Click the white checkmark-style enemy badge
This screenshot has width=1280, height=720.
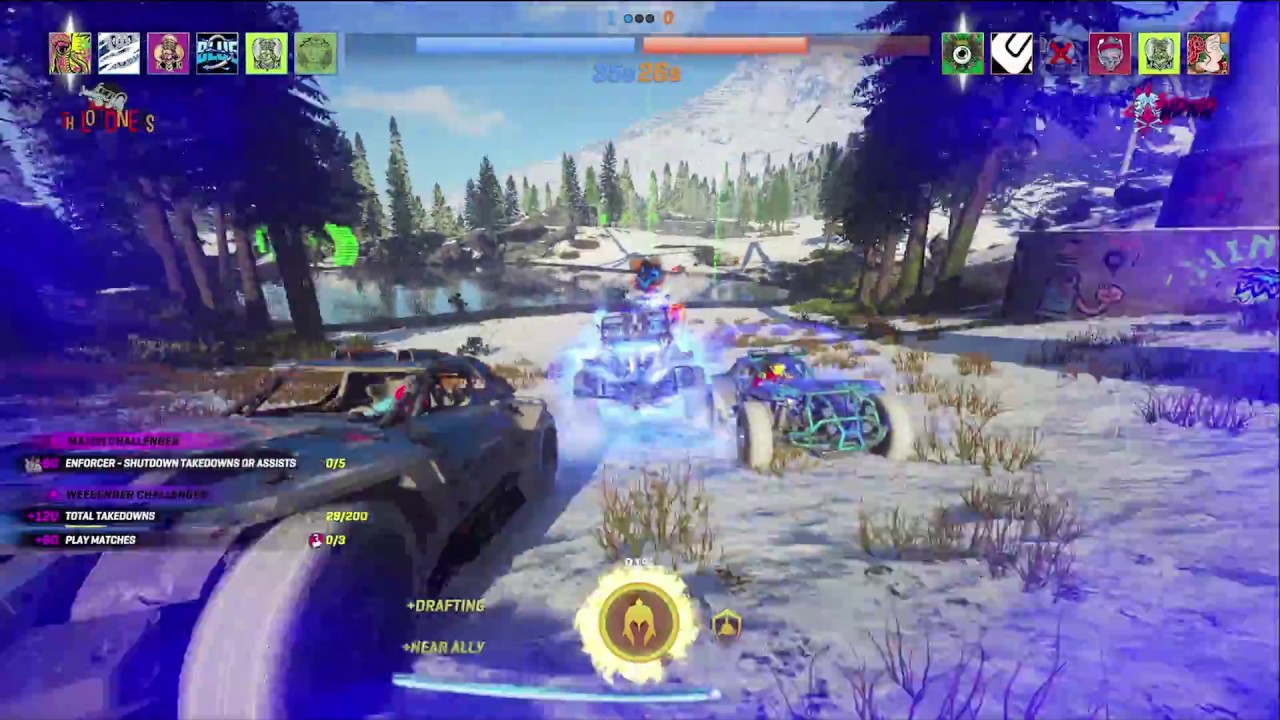click(1011, 54)
